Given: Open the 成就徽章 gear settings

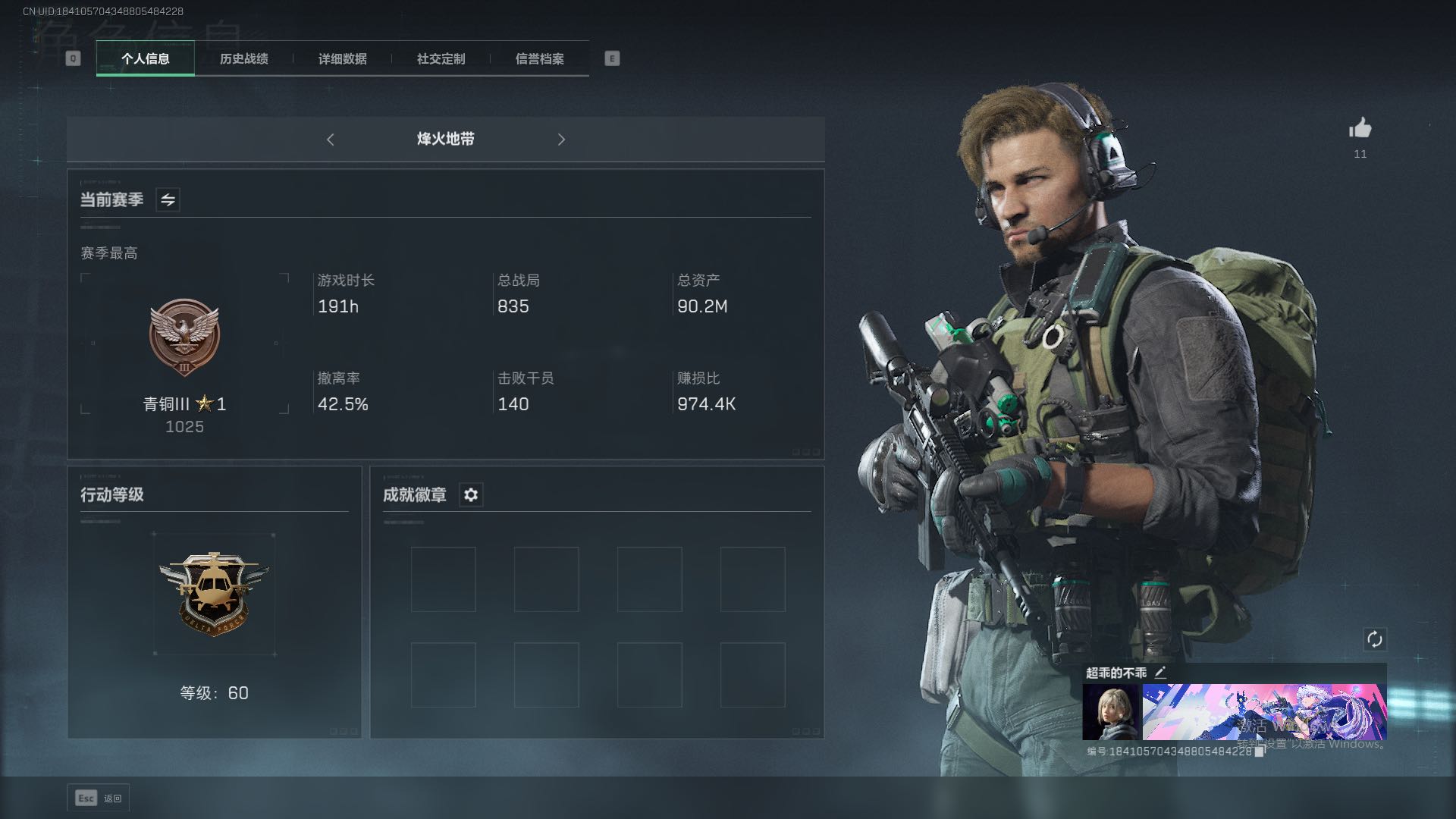Looking at the screenshot, I should pos(471,495).
